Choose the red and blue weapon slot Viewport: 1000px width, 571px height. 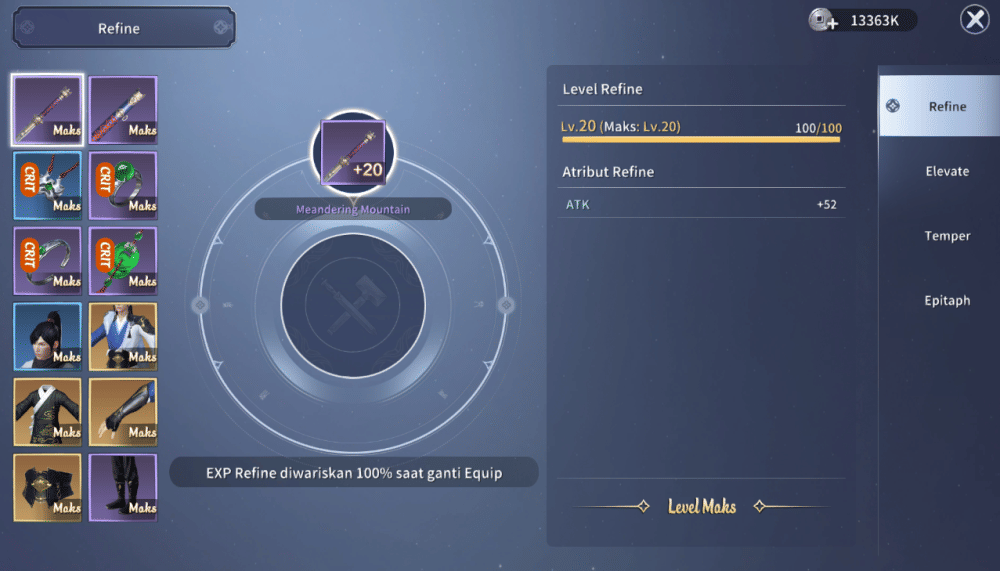pyautogui.click(x=123, y=110)
